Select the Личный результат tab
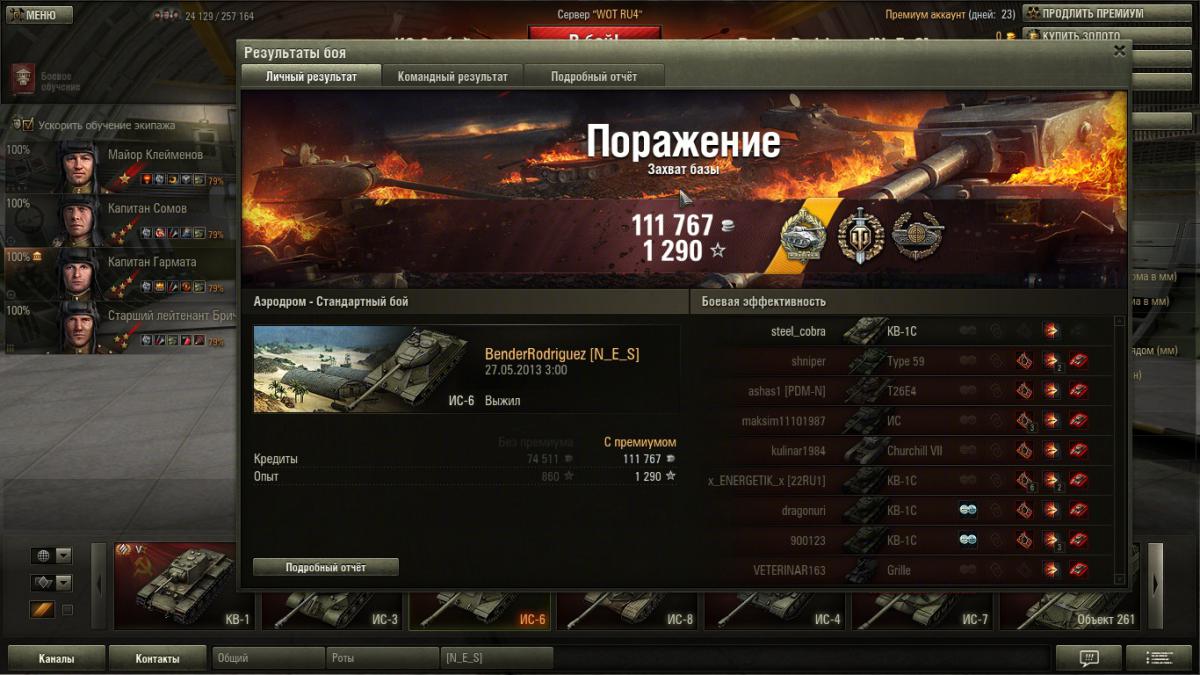This screenshot has width=1200, height=675. pyautogui.click(x=311, y=77)
